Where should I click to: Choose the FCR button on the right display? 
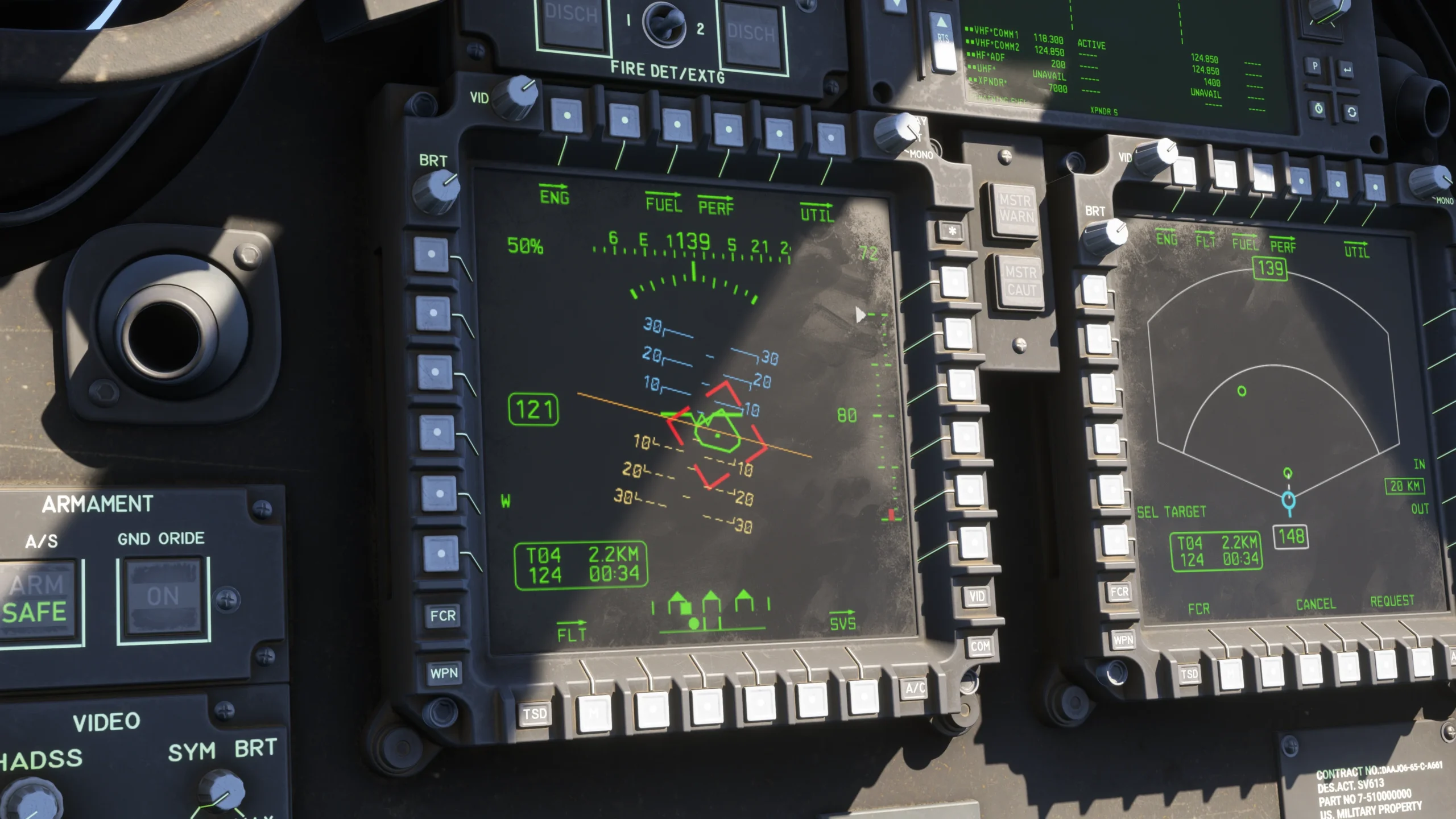coord(1119,591)
